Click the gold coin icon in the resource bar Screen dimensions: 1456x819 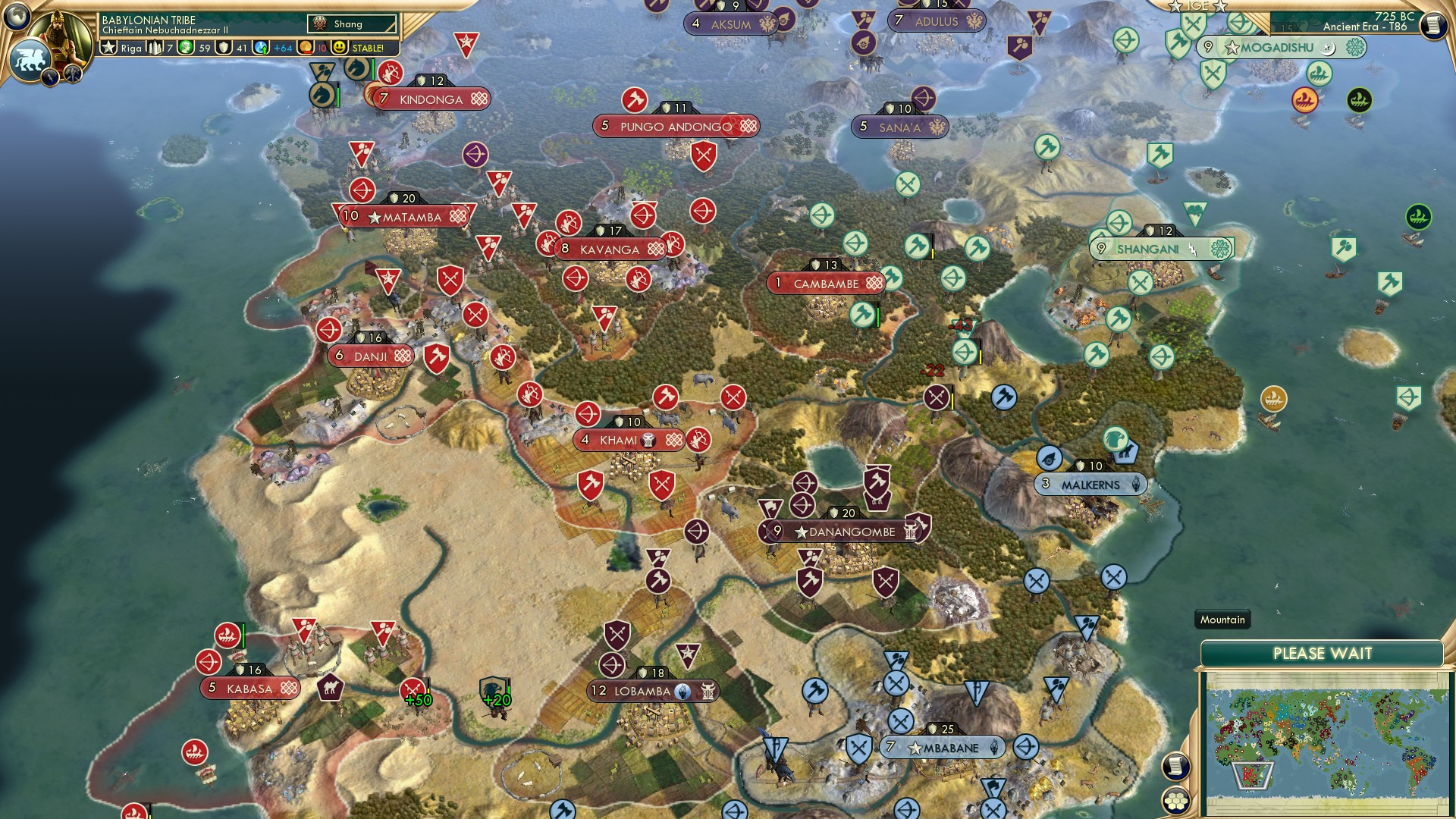(306, 48)
